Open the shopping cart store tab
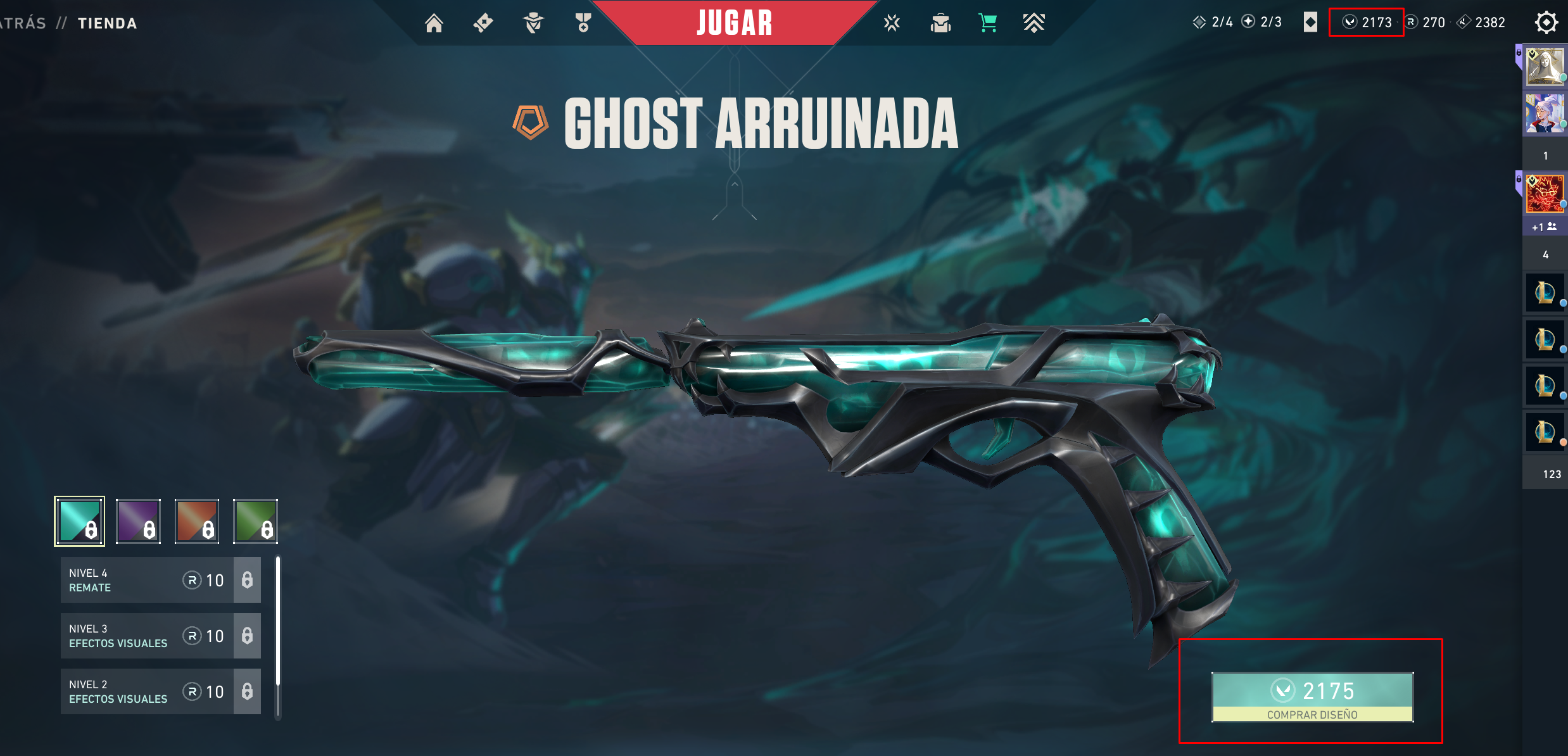This screenshot has width=1568, height=756. pyautogui.click(x=987, y=23)
